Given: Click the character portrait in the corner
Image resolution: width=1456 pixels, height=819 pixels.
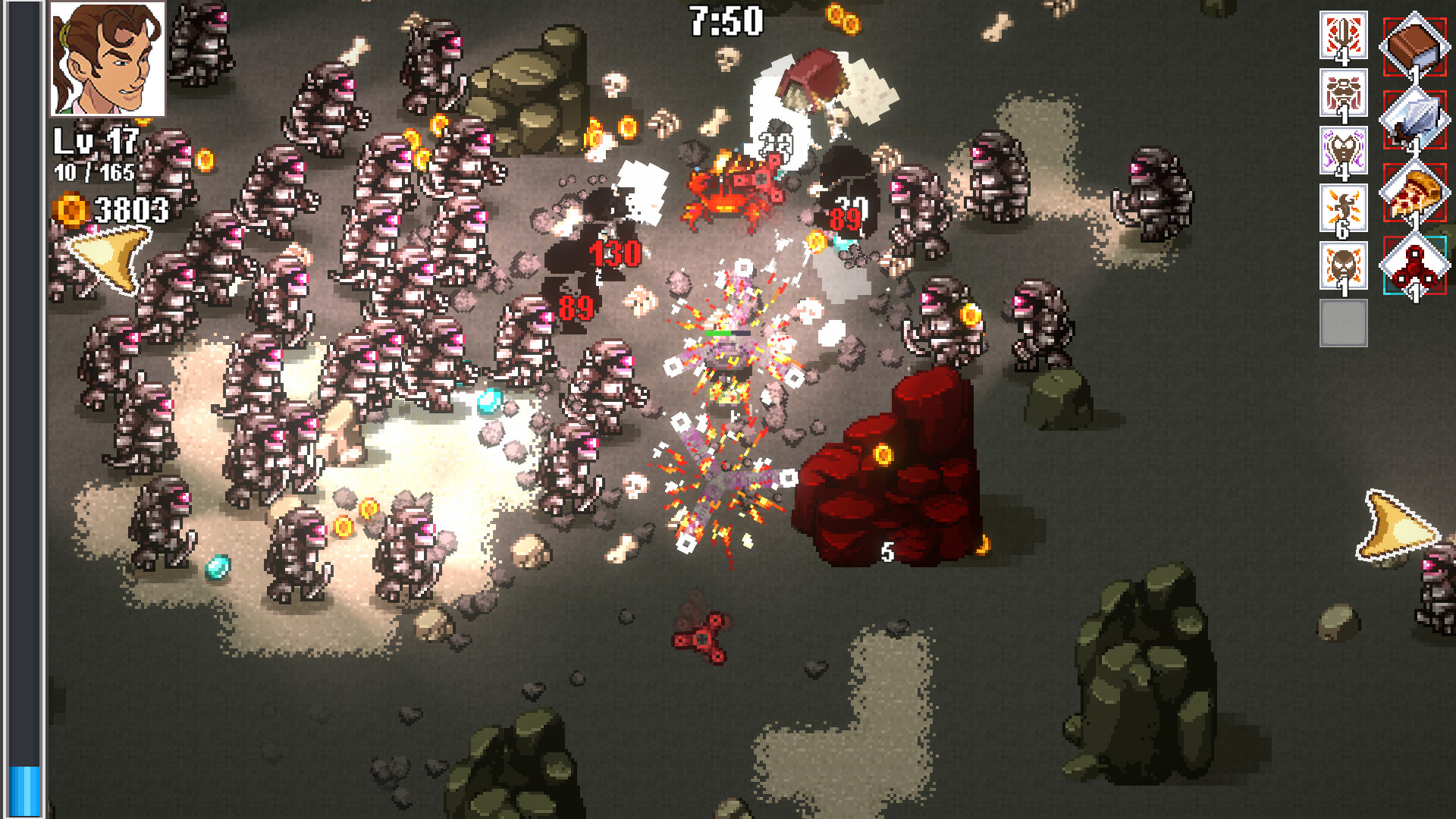Looking at the screenshot, I should click(109, 59).
